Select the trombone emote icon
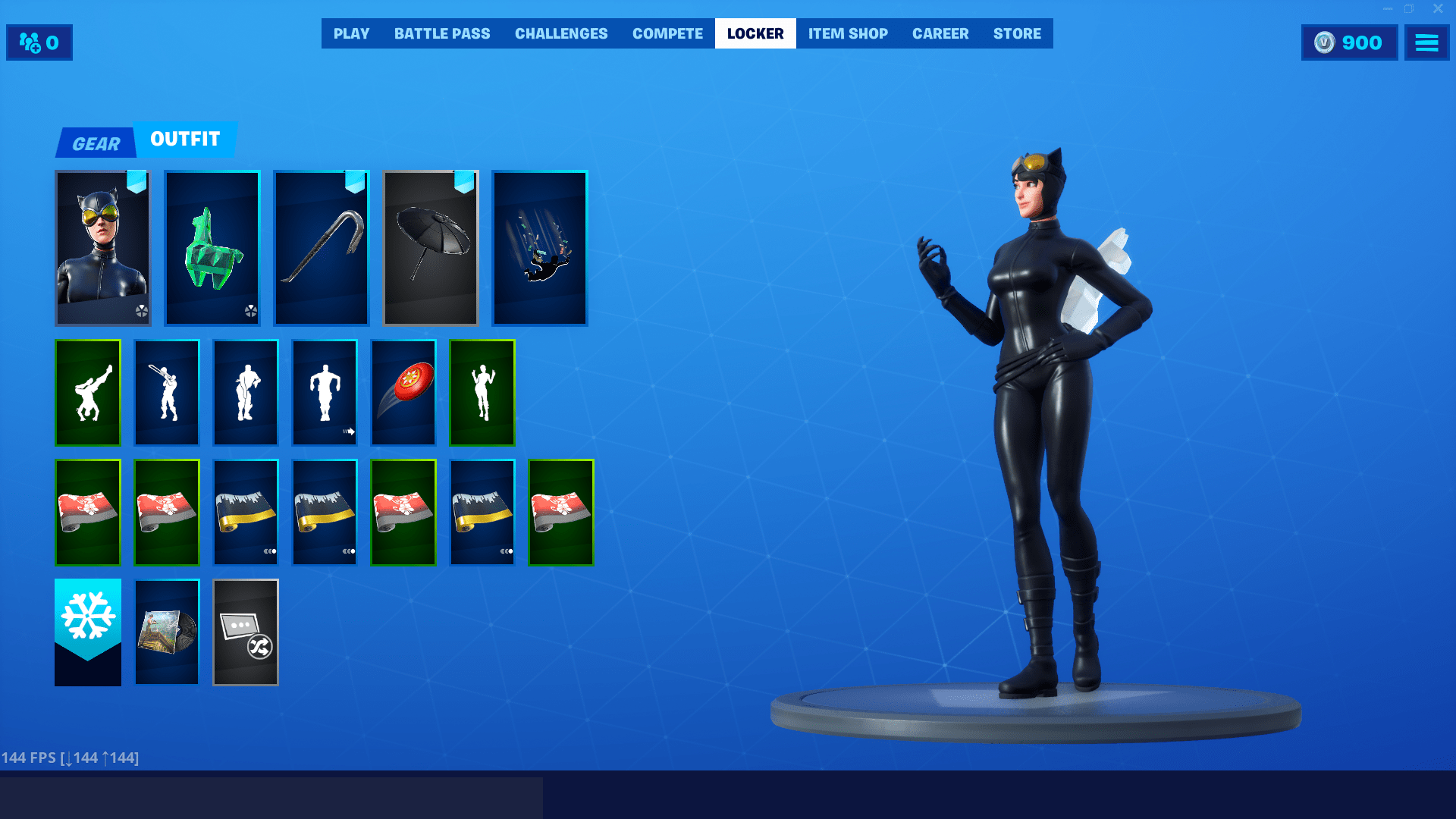Screen dimensions: 1456x819 166,392
